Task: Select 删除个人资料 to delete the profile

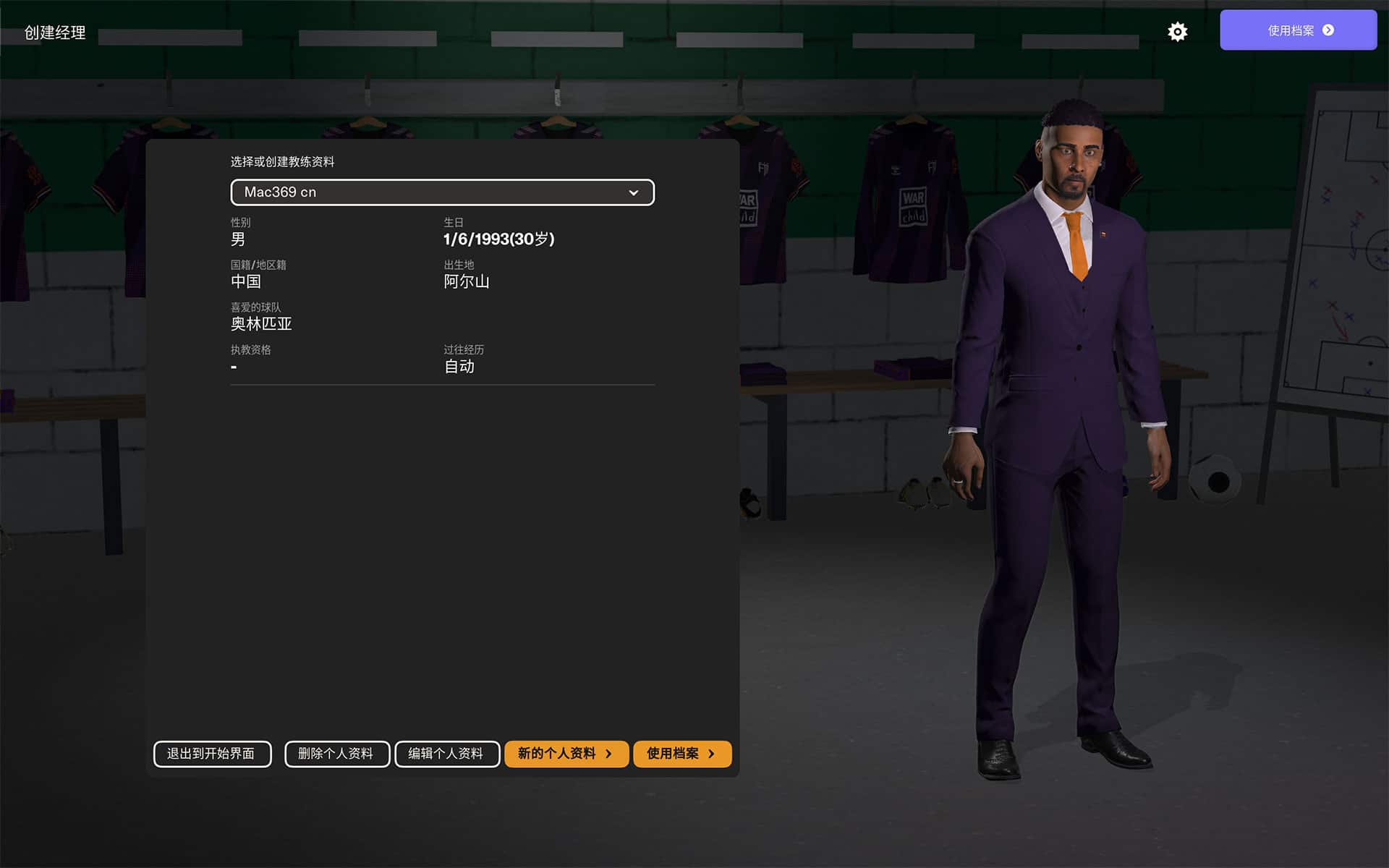Action: click(x=336, y=754)
